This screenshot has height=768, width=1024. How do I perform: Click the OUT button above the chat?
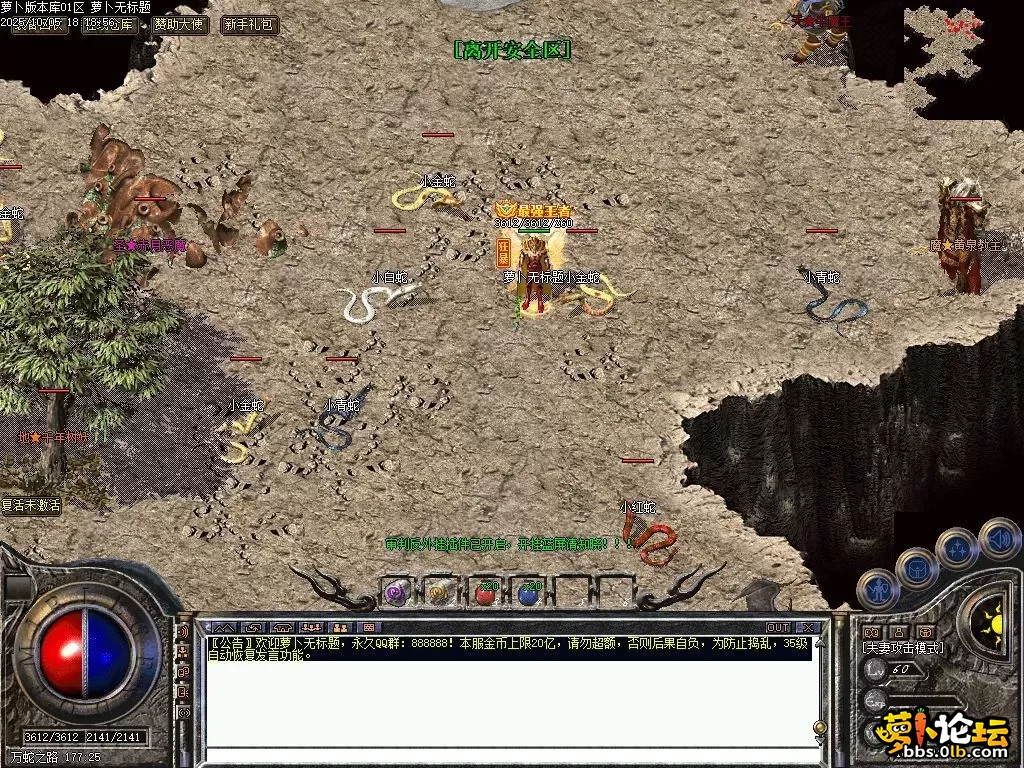point(778,627)
